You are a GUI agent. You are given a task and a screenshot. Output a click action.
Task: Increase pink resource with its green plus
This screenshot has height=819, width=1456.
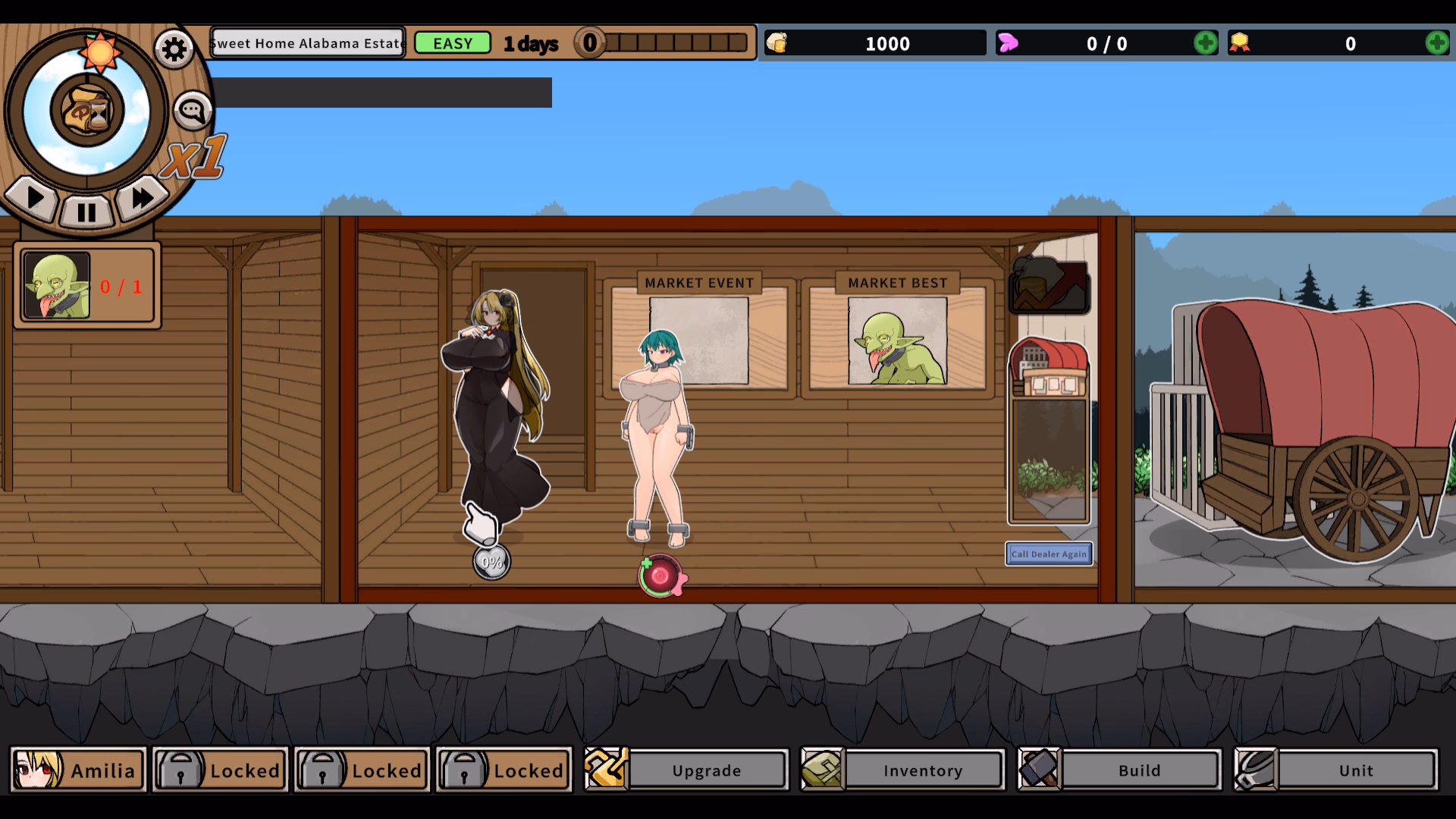pos(1206,43)
